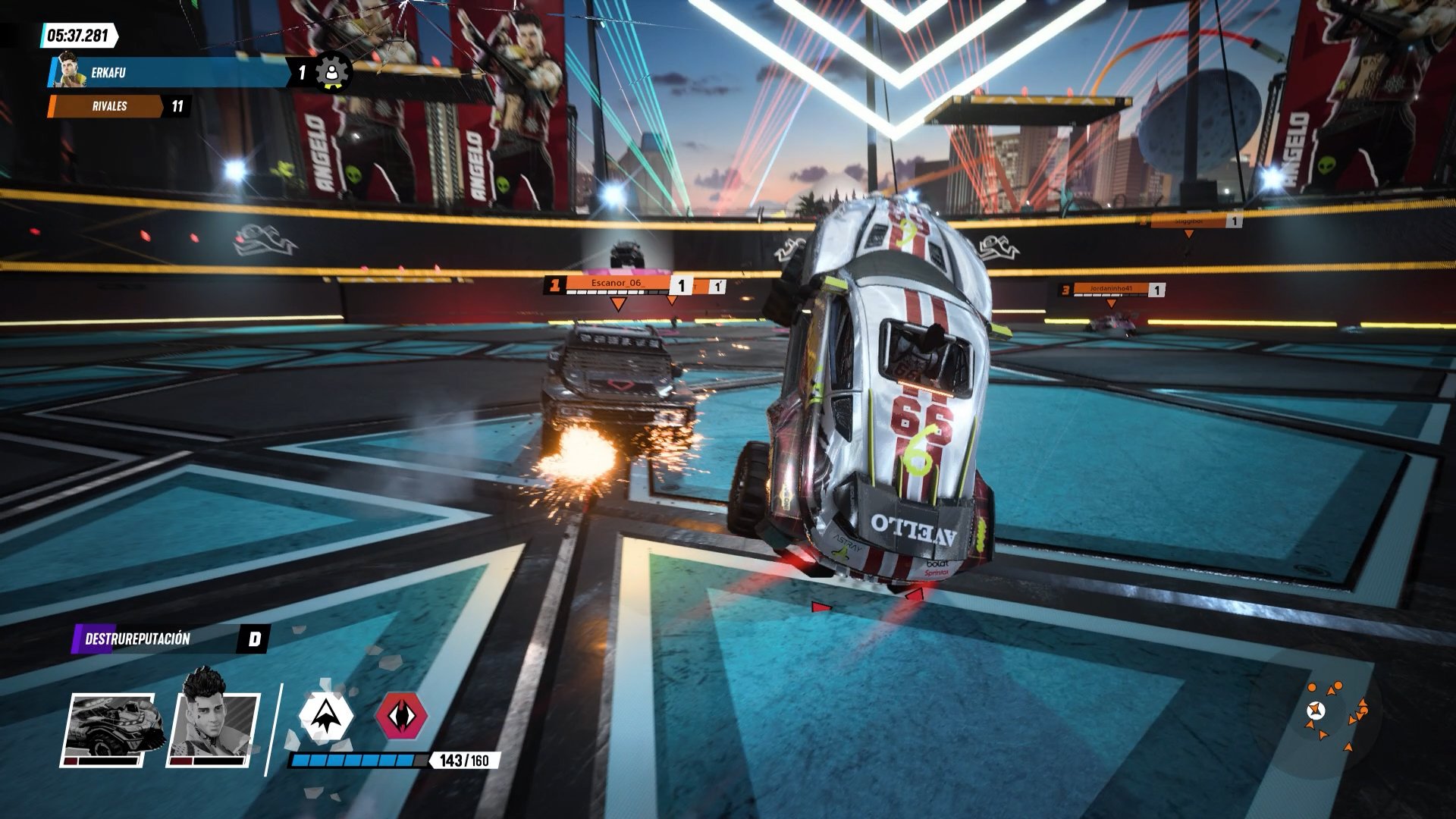Click the Destrureputación rank banner
Screen dimensions: 1456x819
[x=171, y=639]
